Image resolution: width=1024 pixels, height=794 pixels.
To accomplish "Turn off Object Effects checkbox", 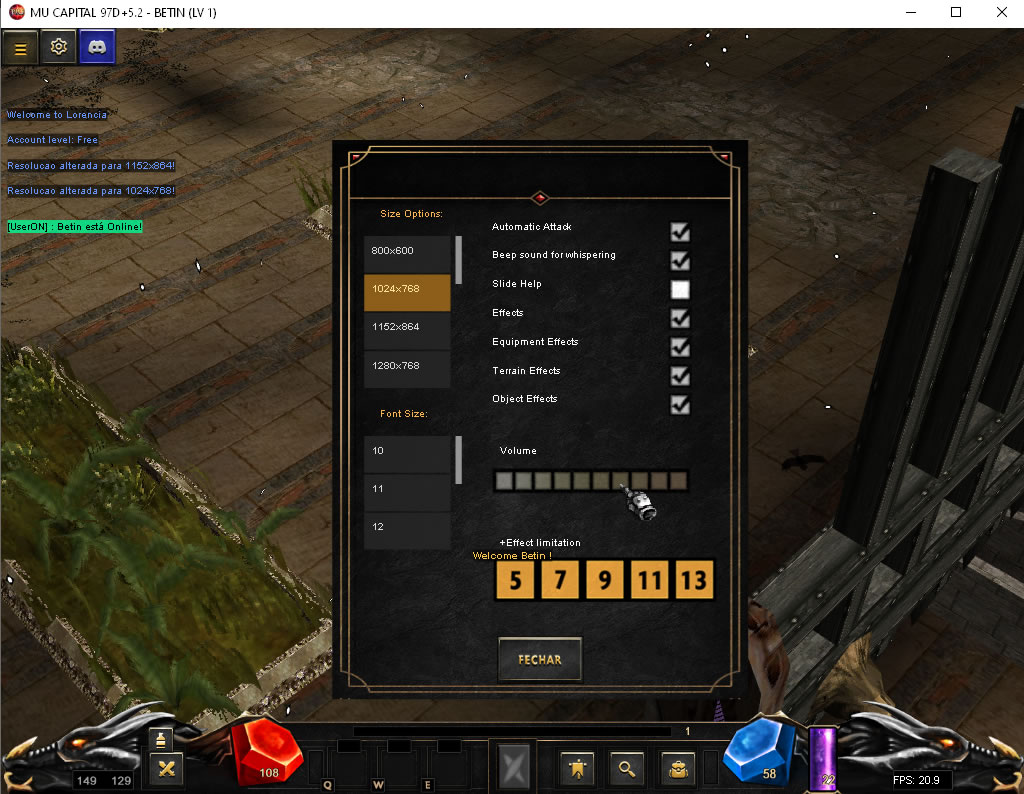I will tap(680, 405).
